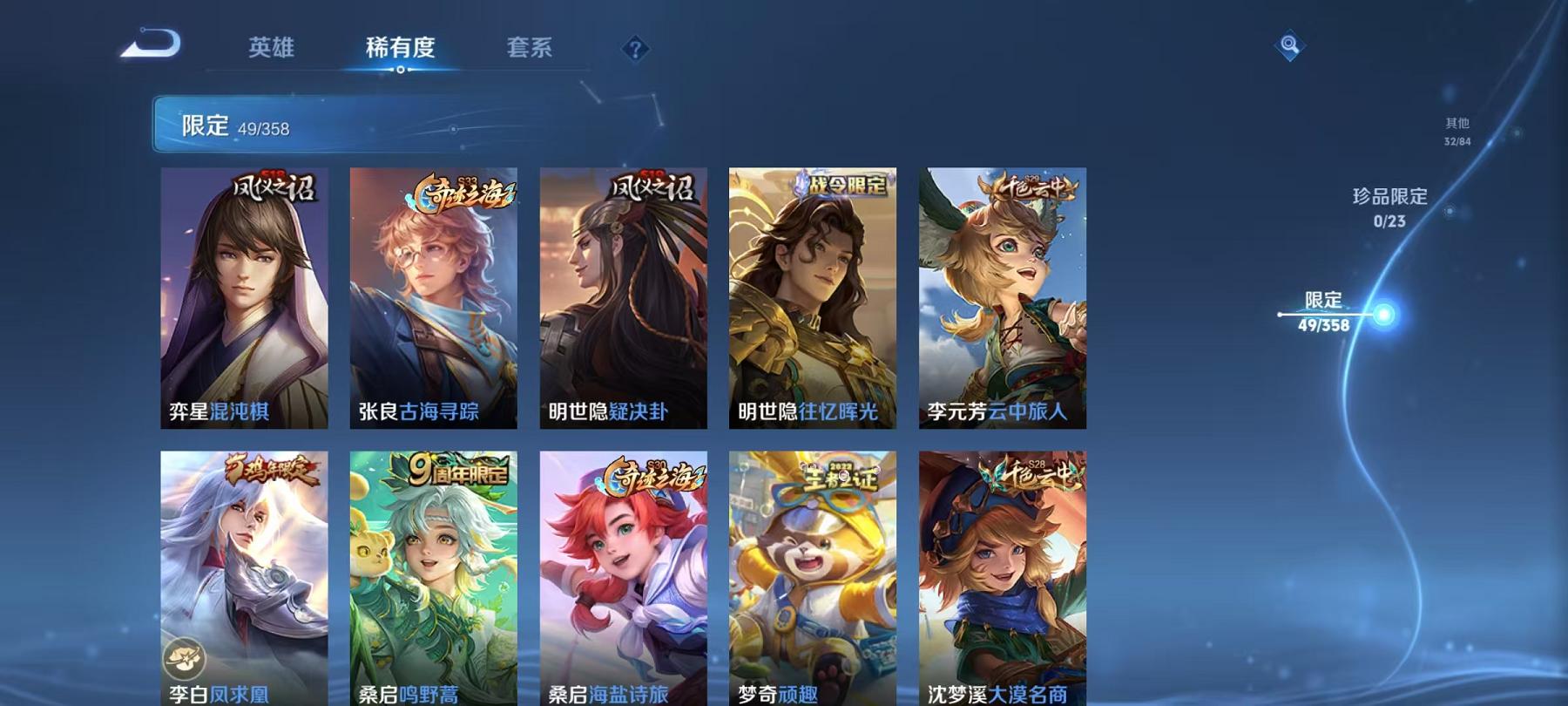Open the 李元芳云中旅人 skin card
Image resolution: width=1568 pixels, height=706 pixels.
pyautogui.click(x=1000, y=296)
